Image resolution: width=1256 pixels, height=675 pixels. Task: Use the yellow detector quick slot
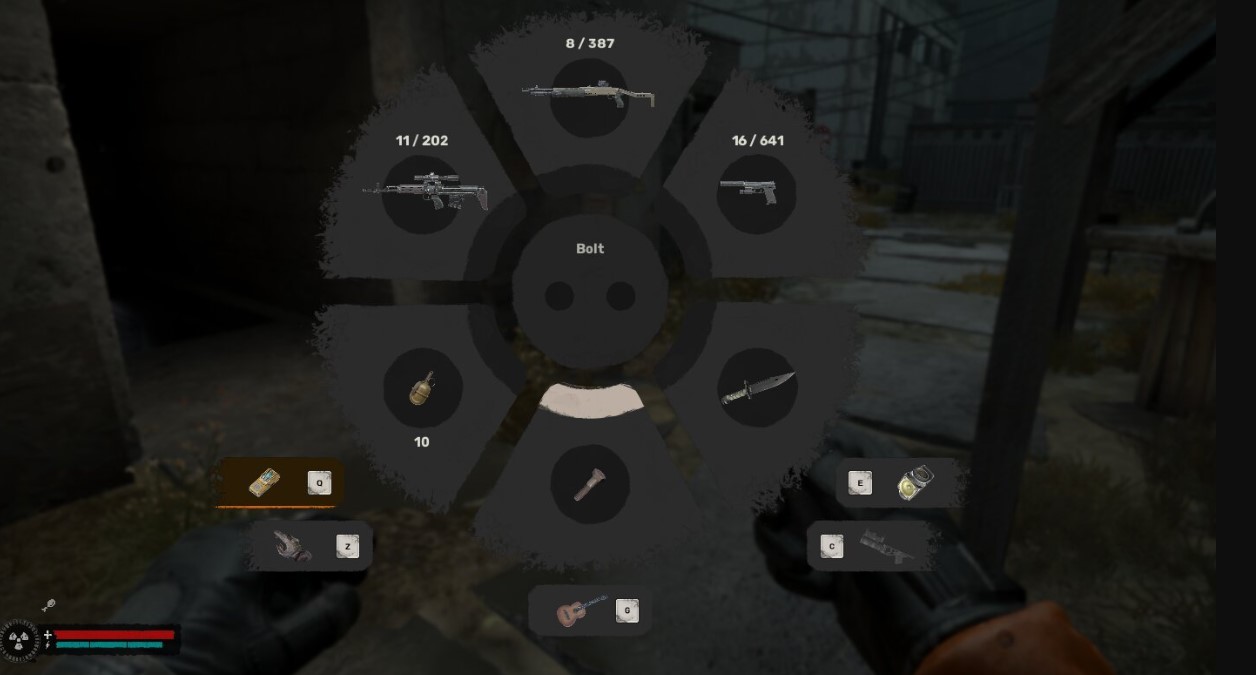coord(265,483)
